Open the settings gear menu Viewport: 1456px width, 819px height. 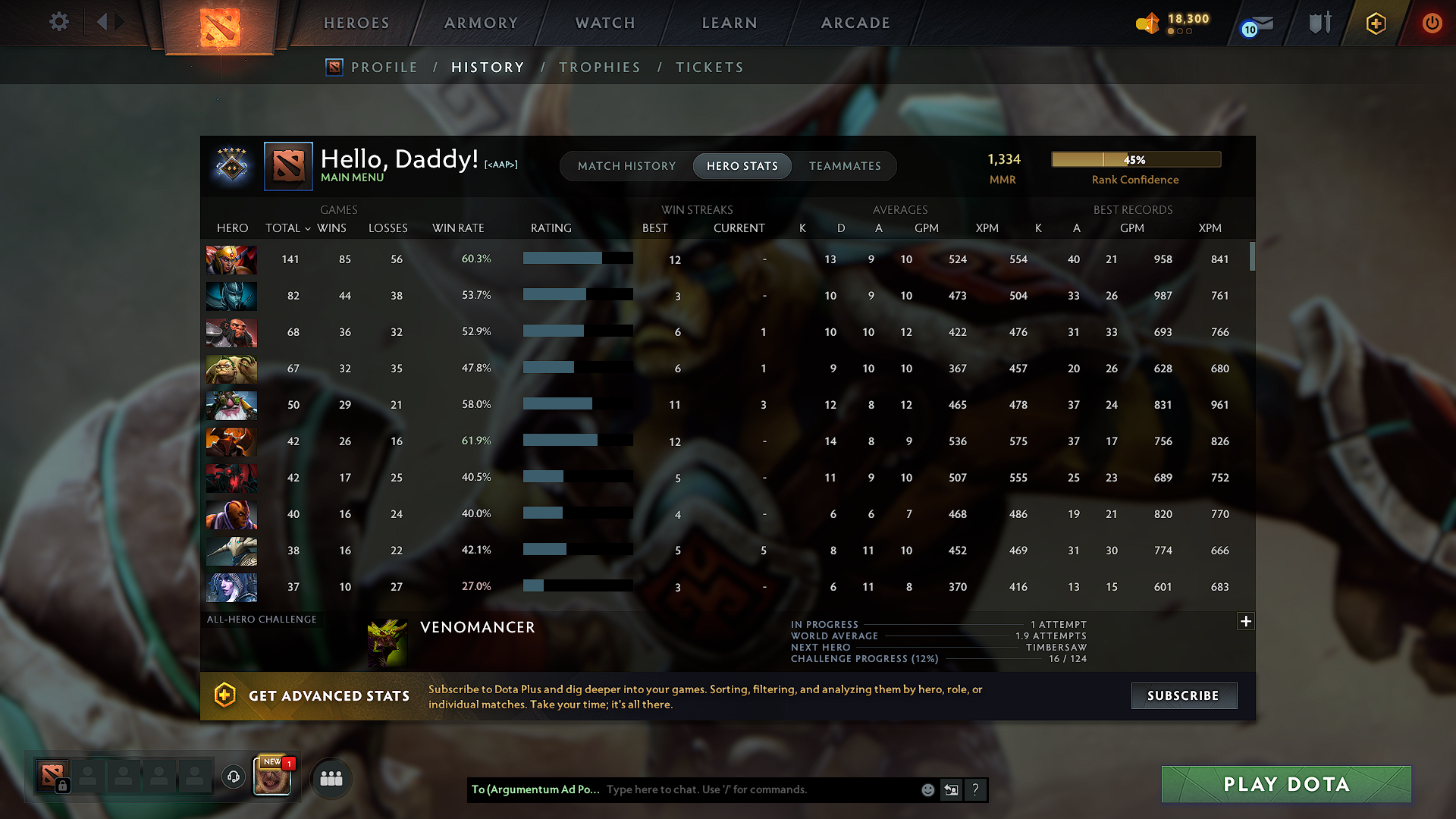59,22
